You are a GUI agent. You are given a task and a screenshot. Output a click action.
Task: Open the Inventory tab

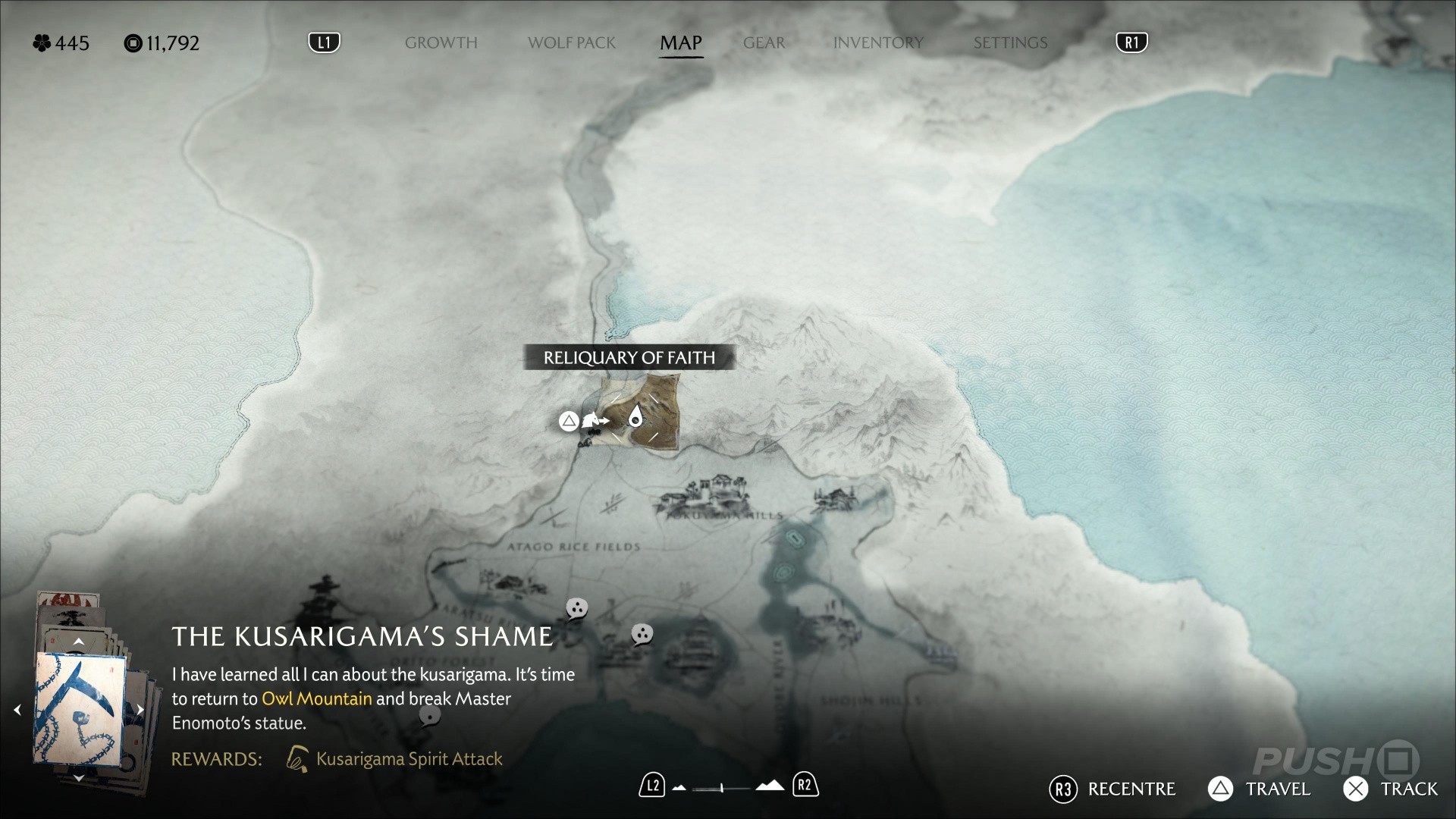(x=878, y=43)
